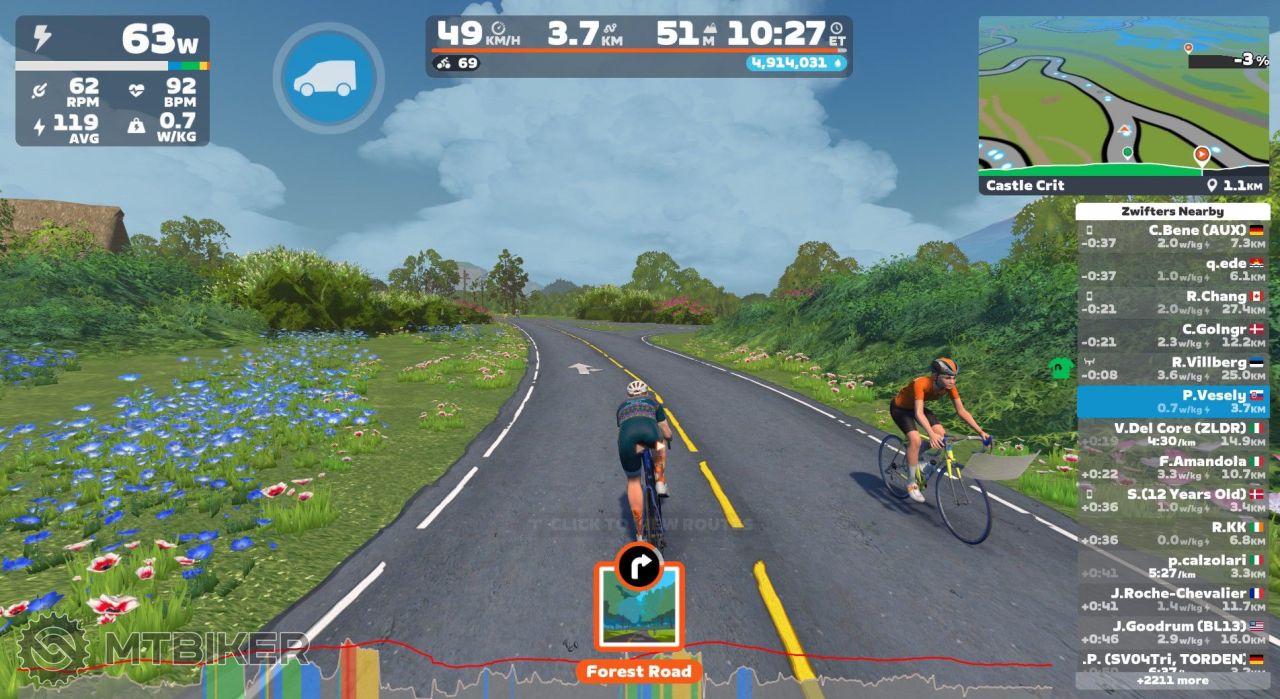
Task: Open the power stats panel
Action: 112,80
